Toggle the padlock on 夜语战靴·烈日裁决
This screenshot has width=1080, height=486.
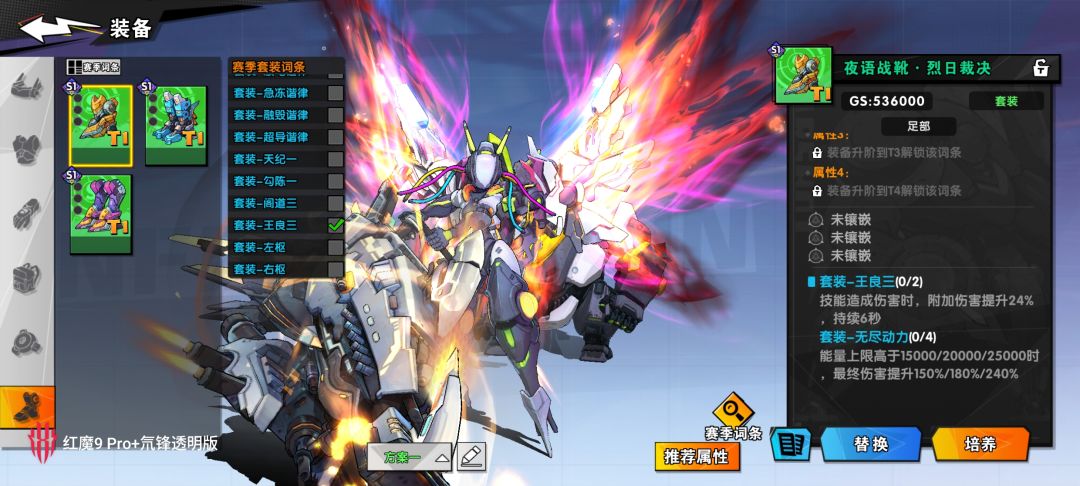[x=1041, y=68]
